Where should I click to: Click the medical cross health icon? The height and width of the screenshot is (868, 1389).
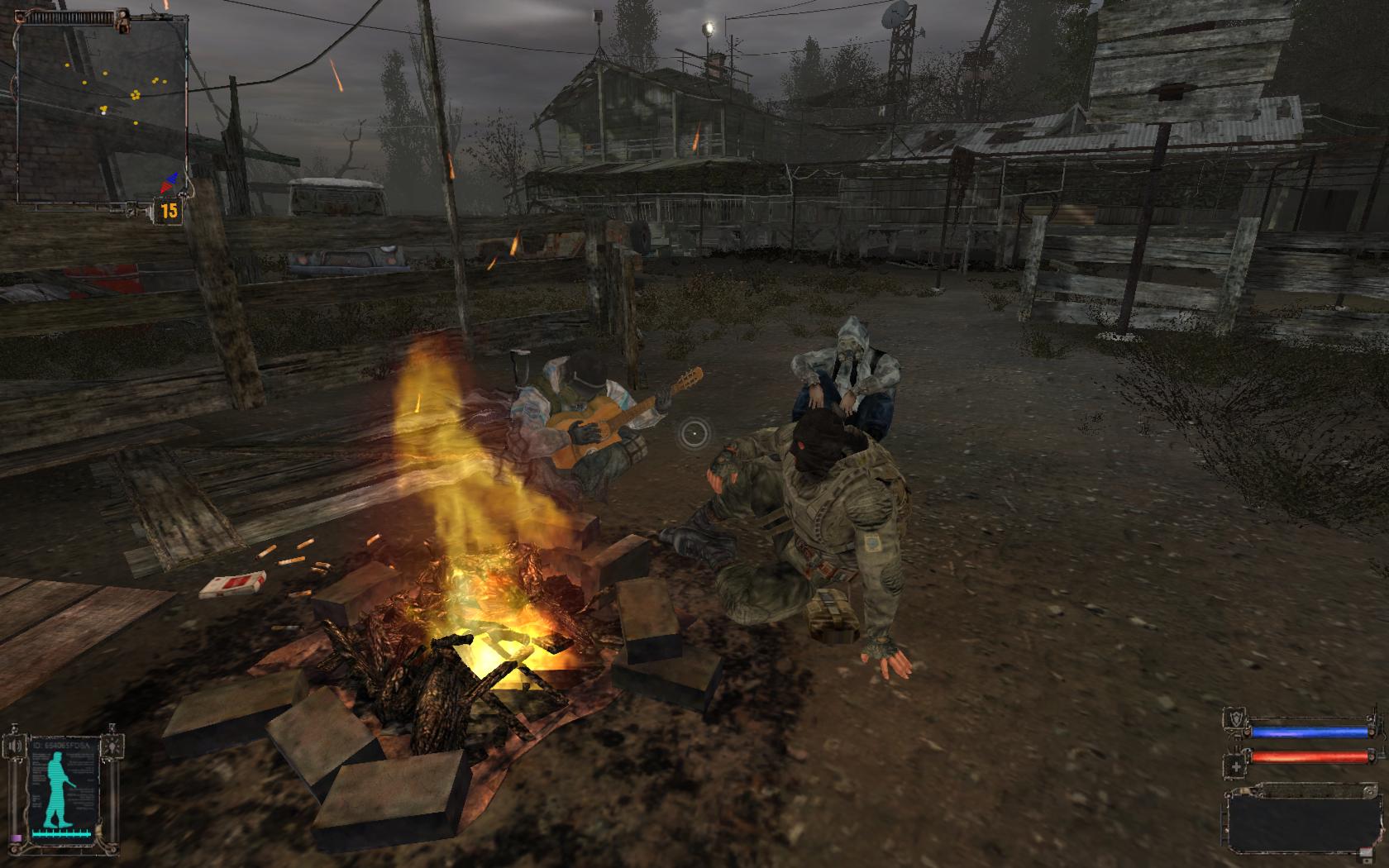[1236, 766]
